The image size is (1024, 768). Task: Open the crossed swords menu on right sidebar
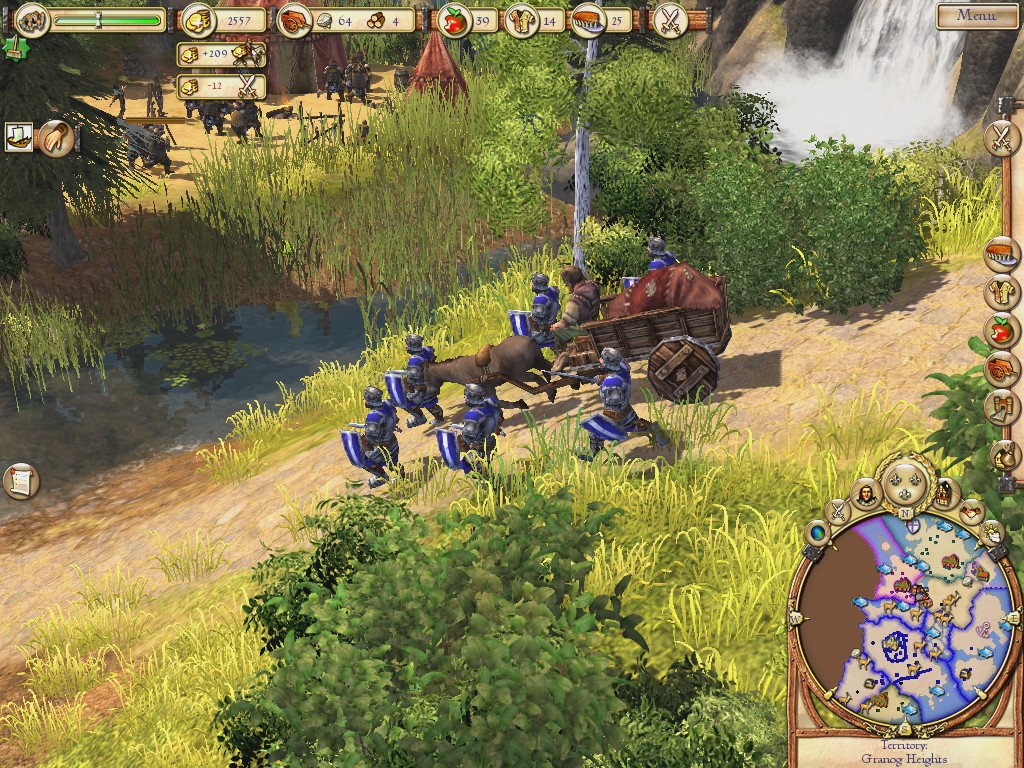(1000, 138)
